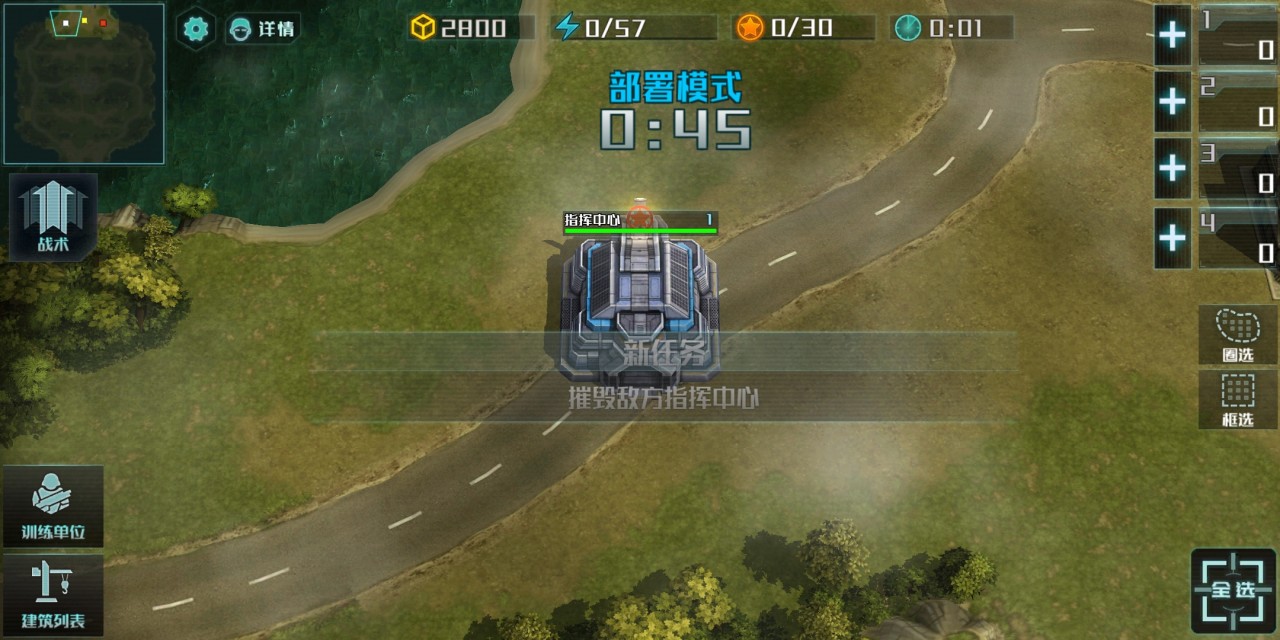Tap the 全选 select-all button
The image size is (1280, 640).
[x=1233, y=590]
